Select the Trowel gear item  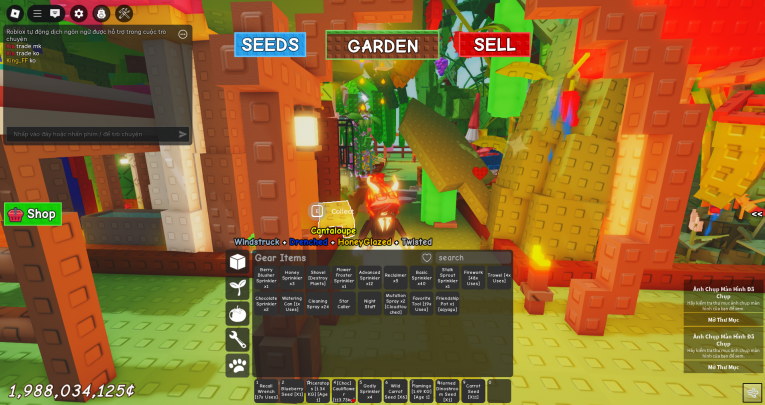pyautogui.click(x=501, y=277)
